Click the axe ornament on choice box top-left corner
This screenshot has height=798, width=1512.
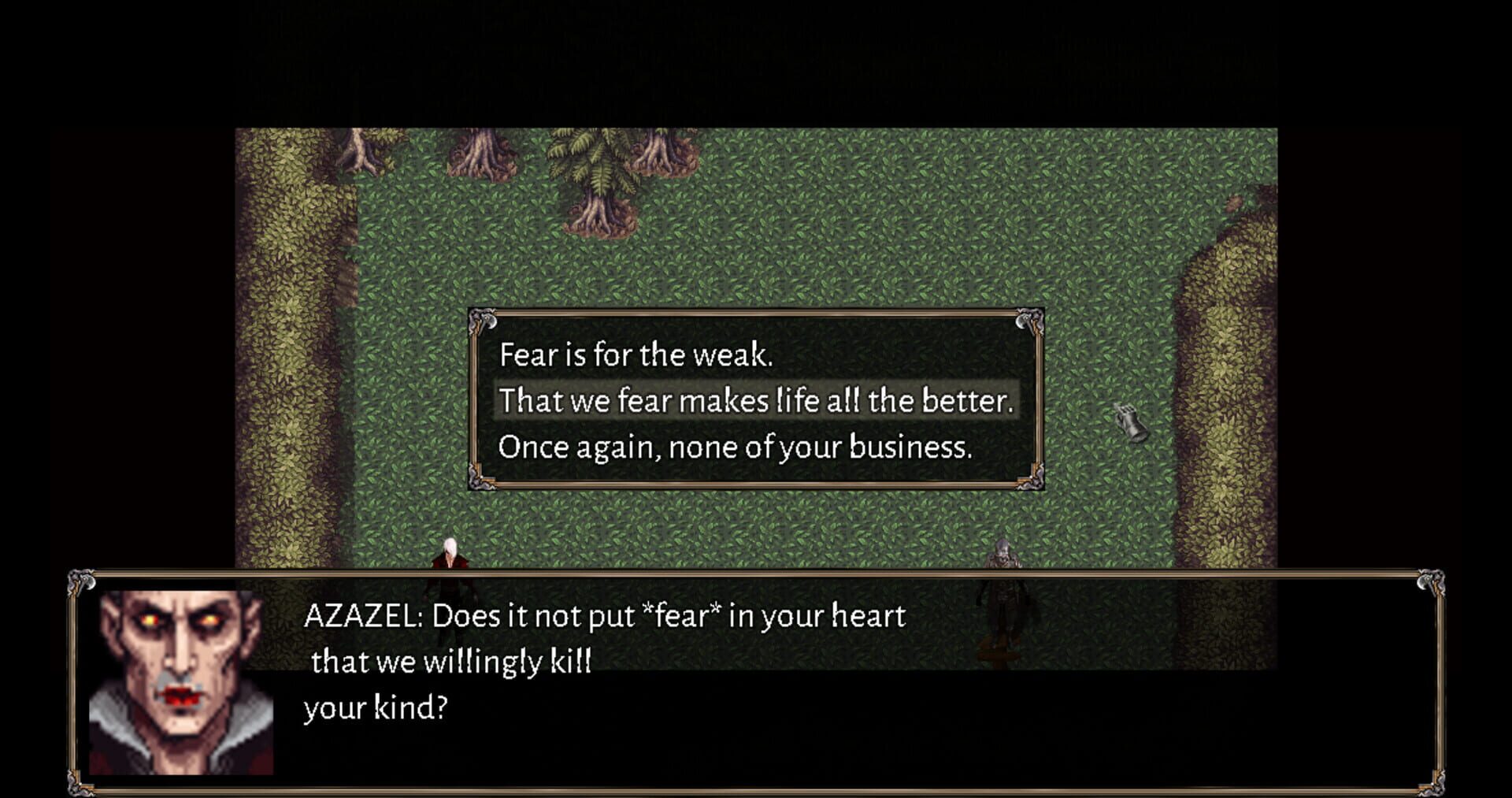484,320
